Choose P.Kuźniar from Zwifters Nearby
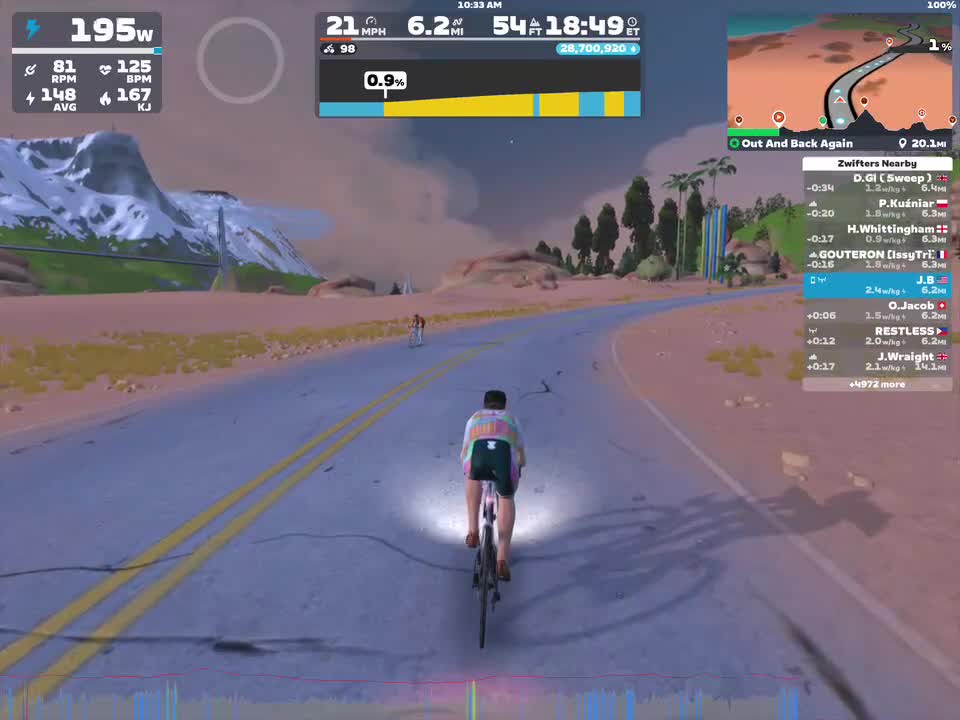This screenshot has width=960, height=720. point(876,208)
